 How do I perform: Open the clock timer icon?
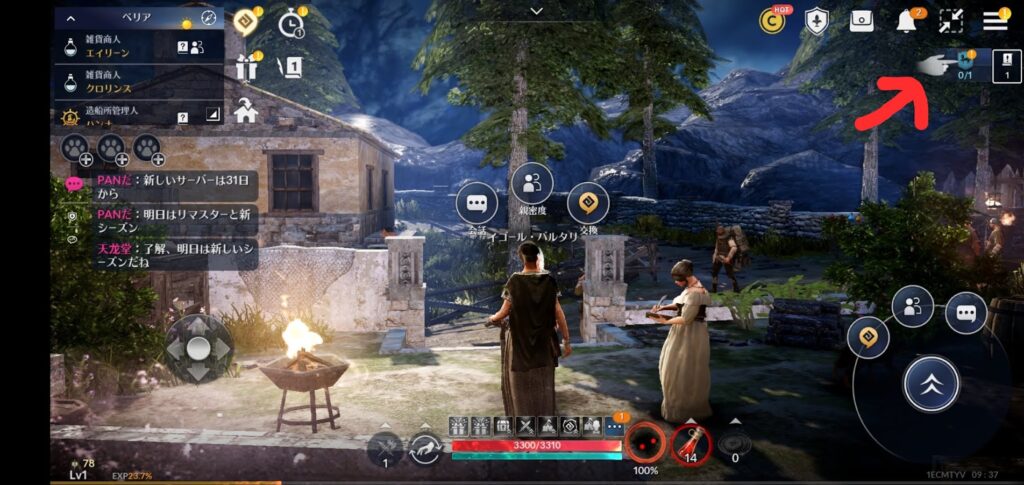[x=291, y=21]
